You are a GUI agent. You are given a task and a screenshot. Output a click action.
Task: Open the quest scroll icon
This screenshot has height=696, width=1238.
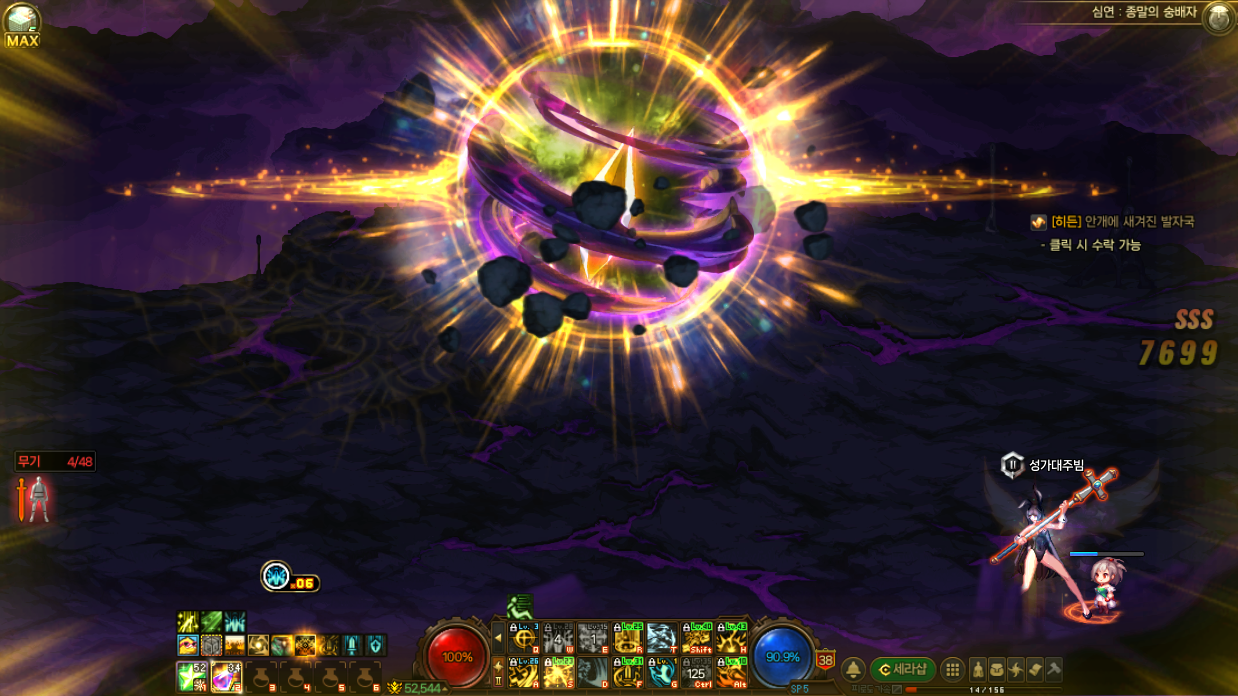1035,670
